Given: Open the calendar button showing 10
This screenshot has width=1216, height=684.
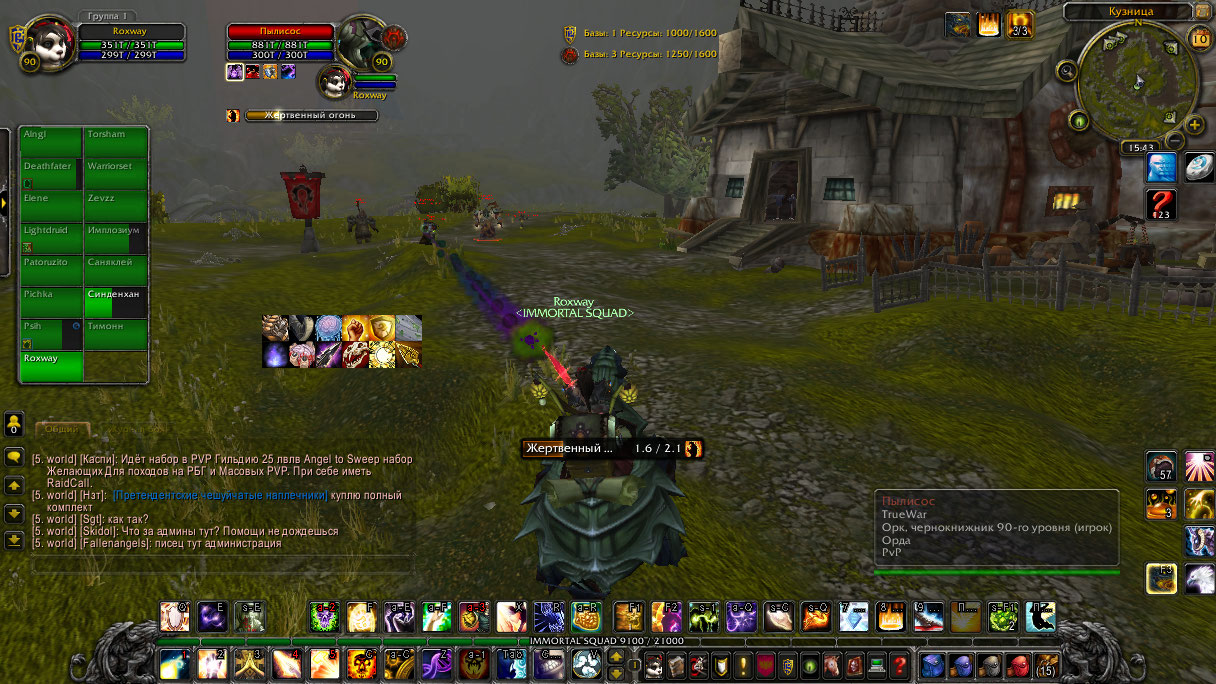Looking at the screenshot, I should coord(1201,38).
